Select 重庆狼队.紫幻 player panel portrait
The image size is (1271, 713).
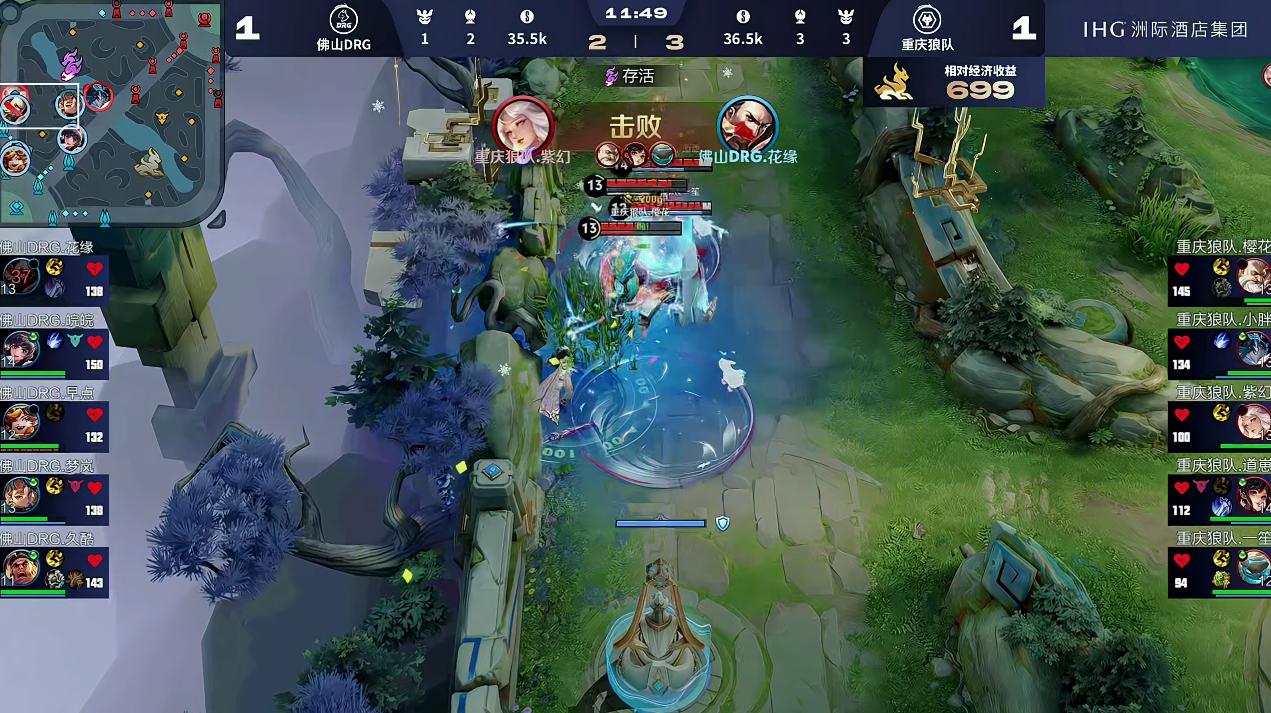point(1253,422)
